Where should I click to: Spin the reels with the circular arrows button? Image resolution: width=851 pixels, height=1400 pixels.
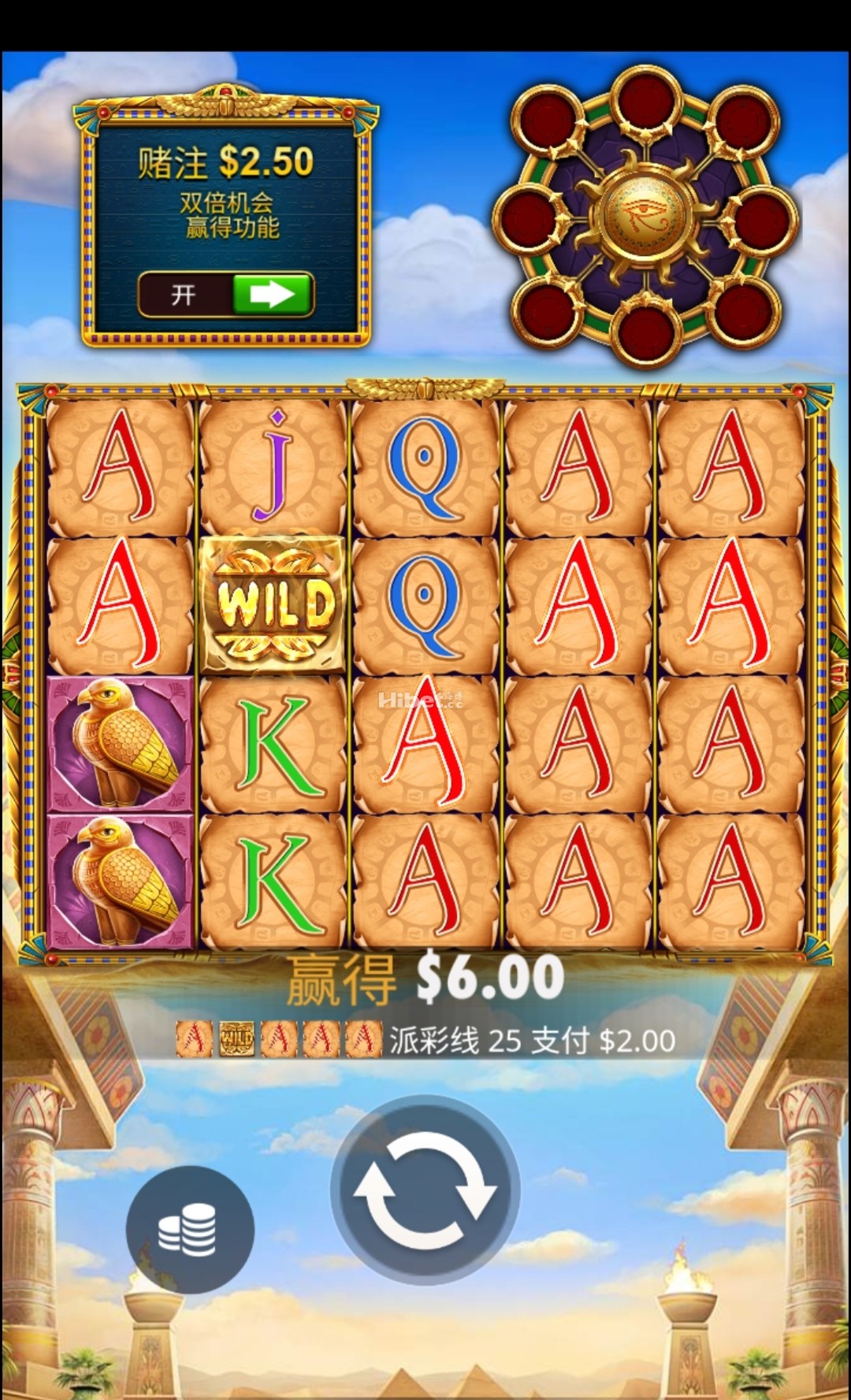pos(425,1189)
